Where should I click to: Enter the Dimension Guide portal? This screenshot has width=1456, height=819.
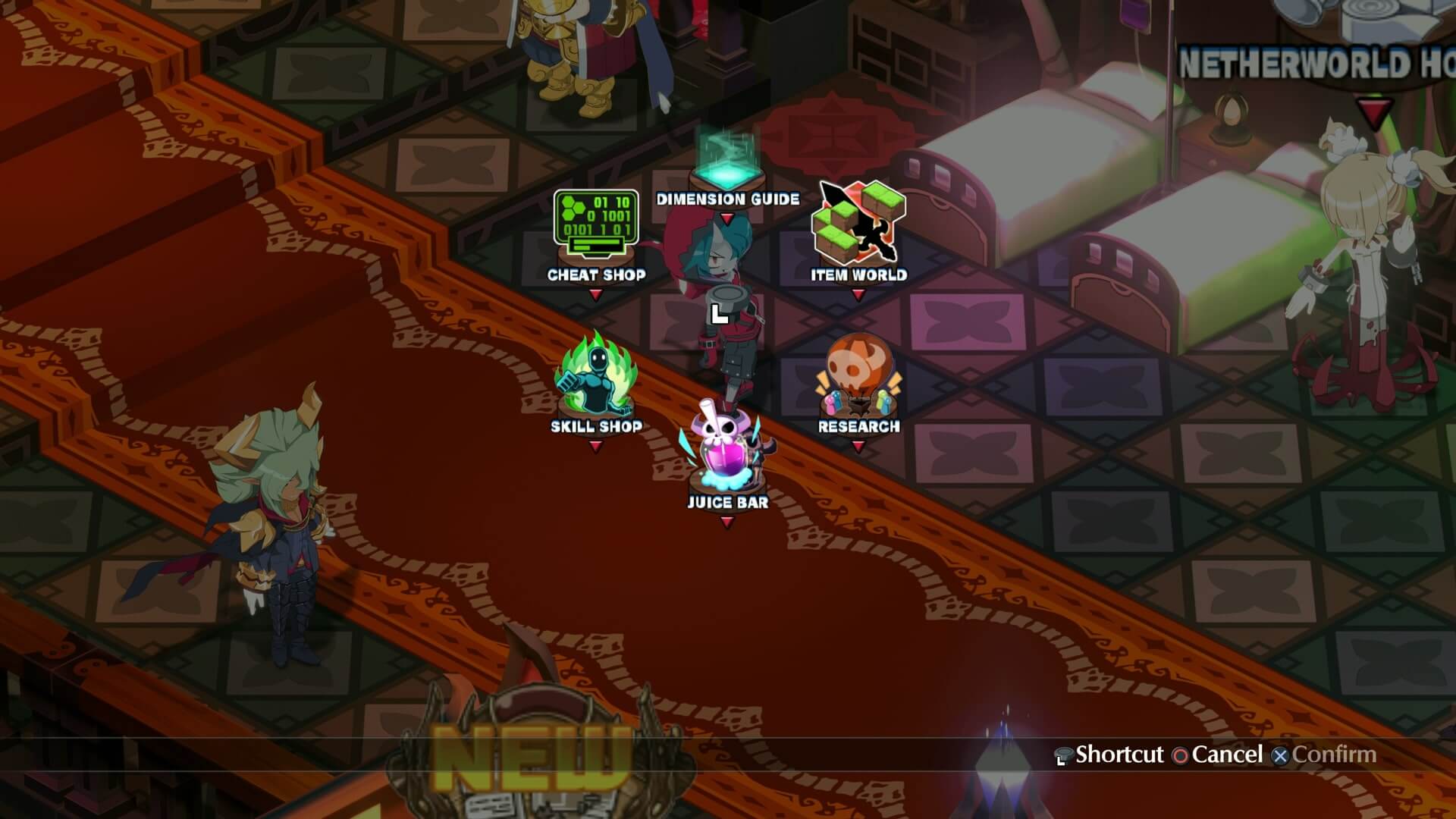coord(726,163)
